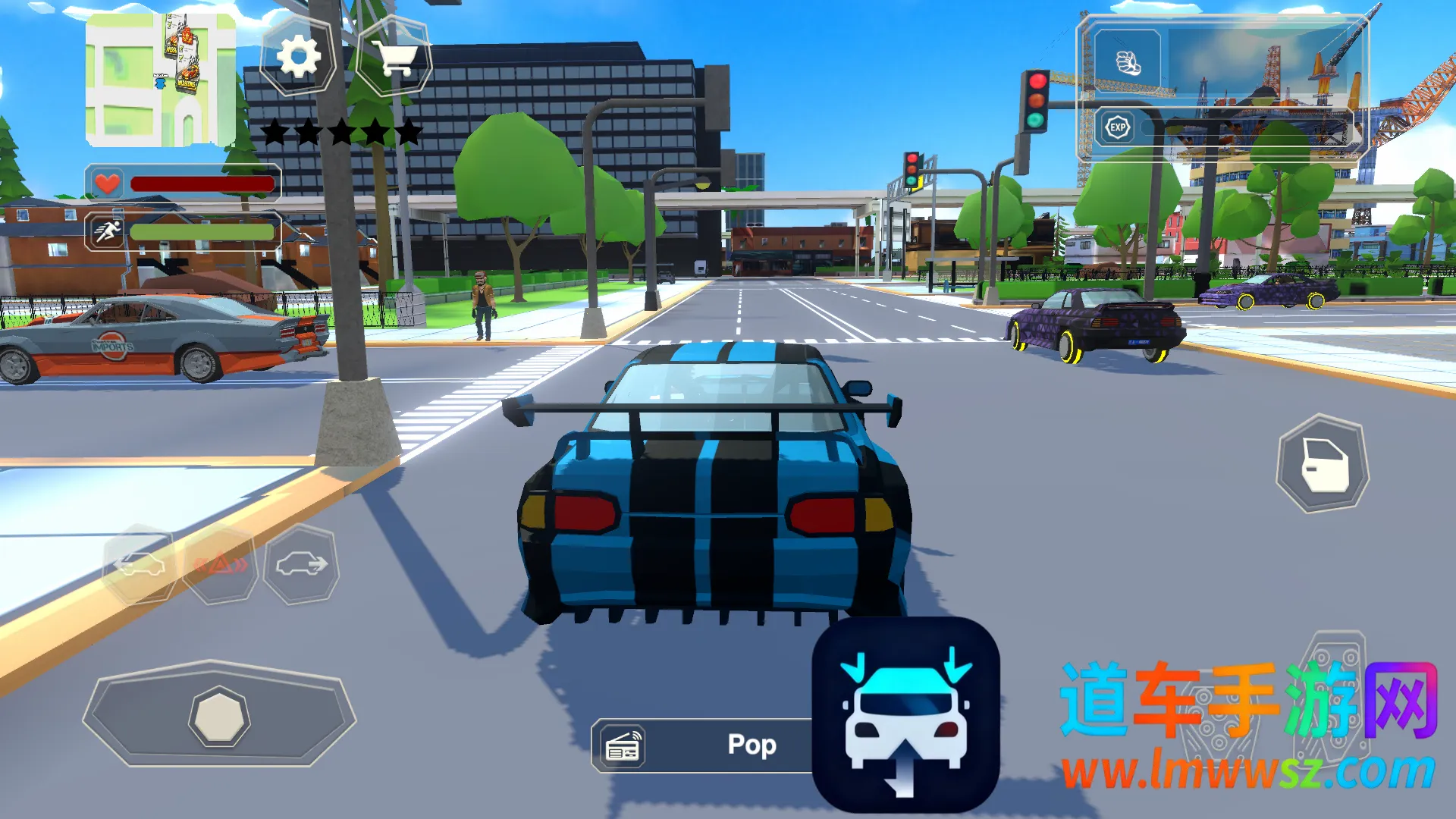1456x819 pixels.
Task: Select the EXP badge icon
Action: point(1118,127)
